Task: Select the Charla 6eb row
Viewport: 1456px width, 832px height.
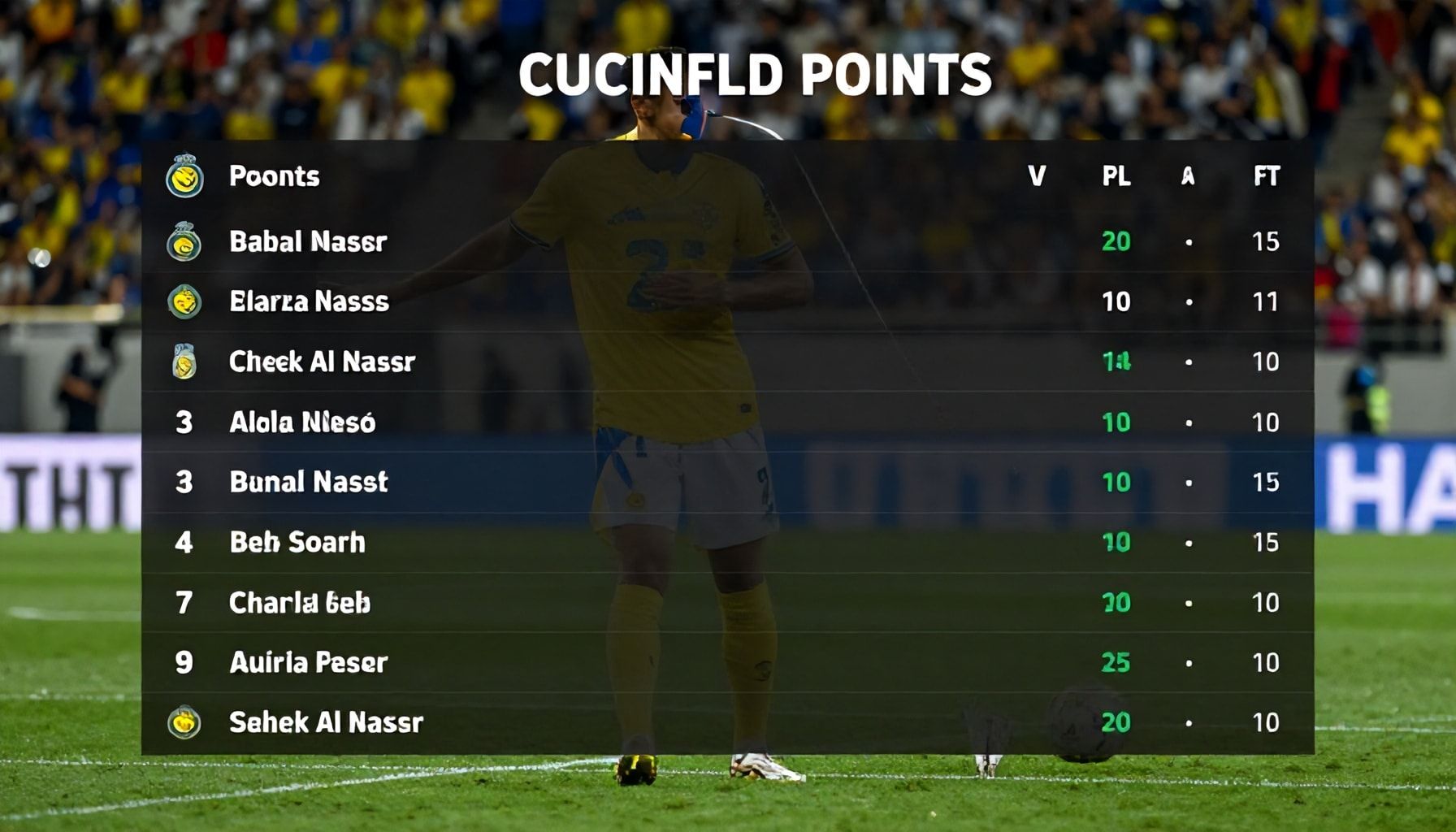Action: [300, 602]
